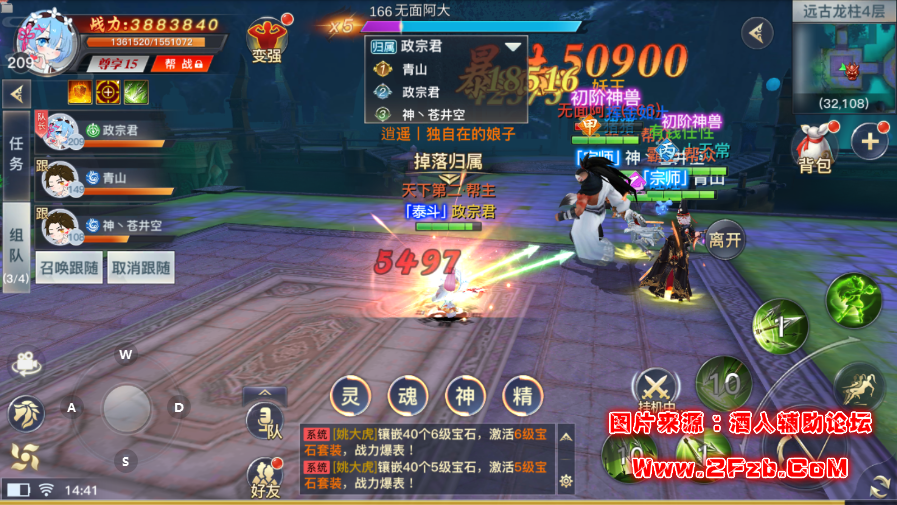The width and height of the screenshot is (897, 505).
Task: Switch to the 组队 team tab
Action: (16, 246)
